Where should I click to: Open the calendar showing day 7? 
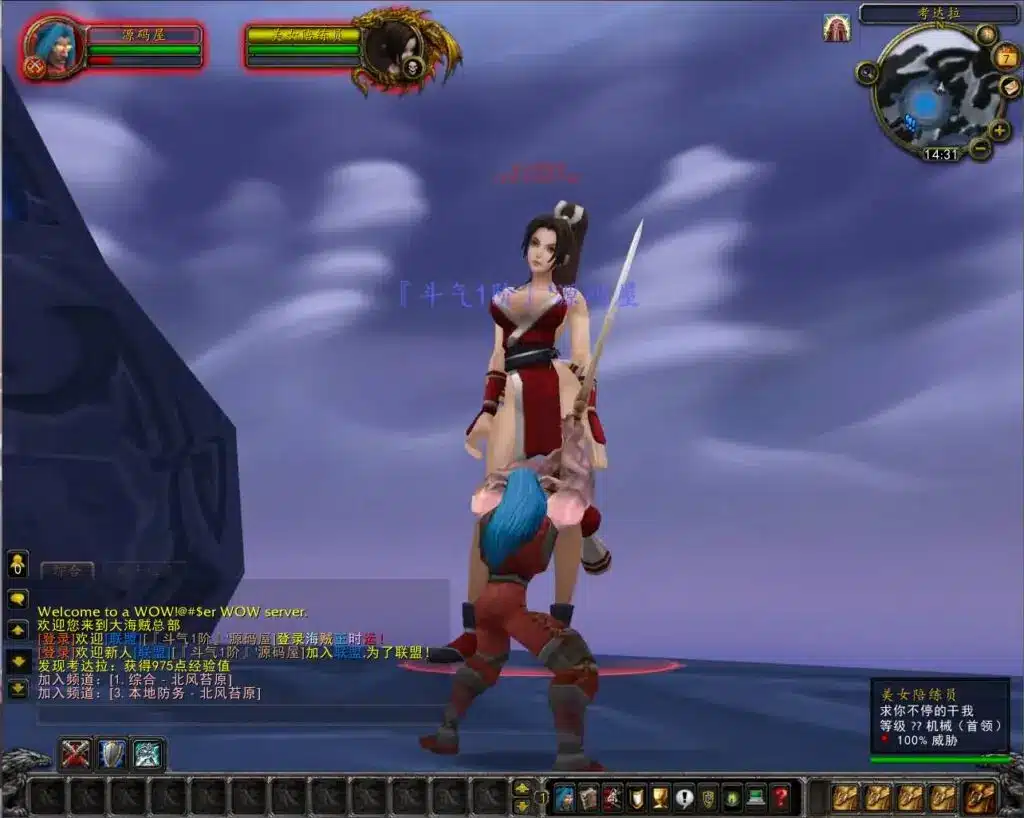click(x=1006, y=57)
